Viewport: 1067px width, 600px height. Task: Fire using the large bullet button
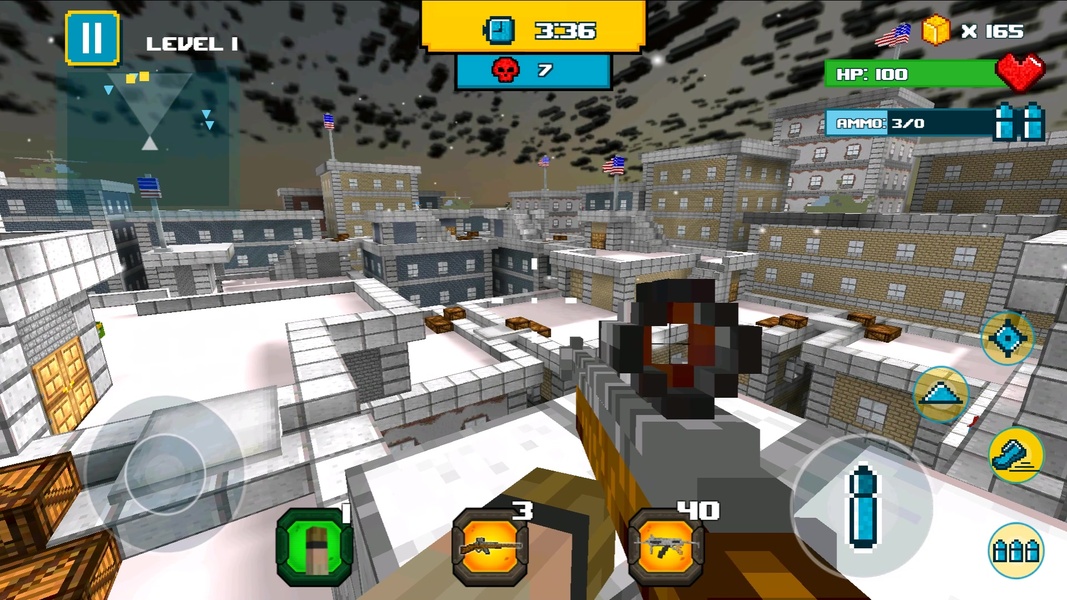(x=860, y=505)
